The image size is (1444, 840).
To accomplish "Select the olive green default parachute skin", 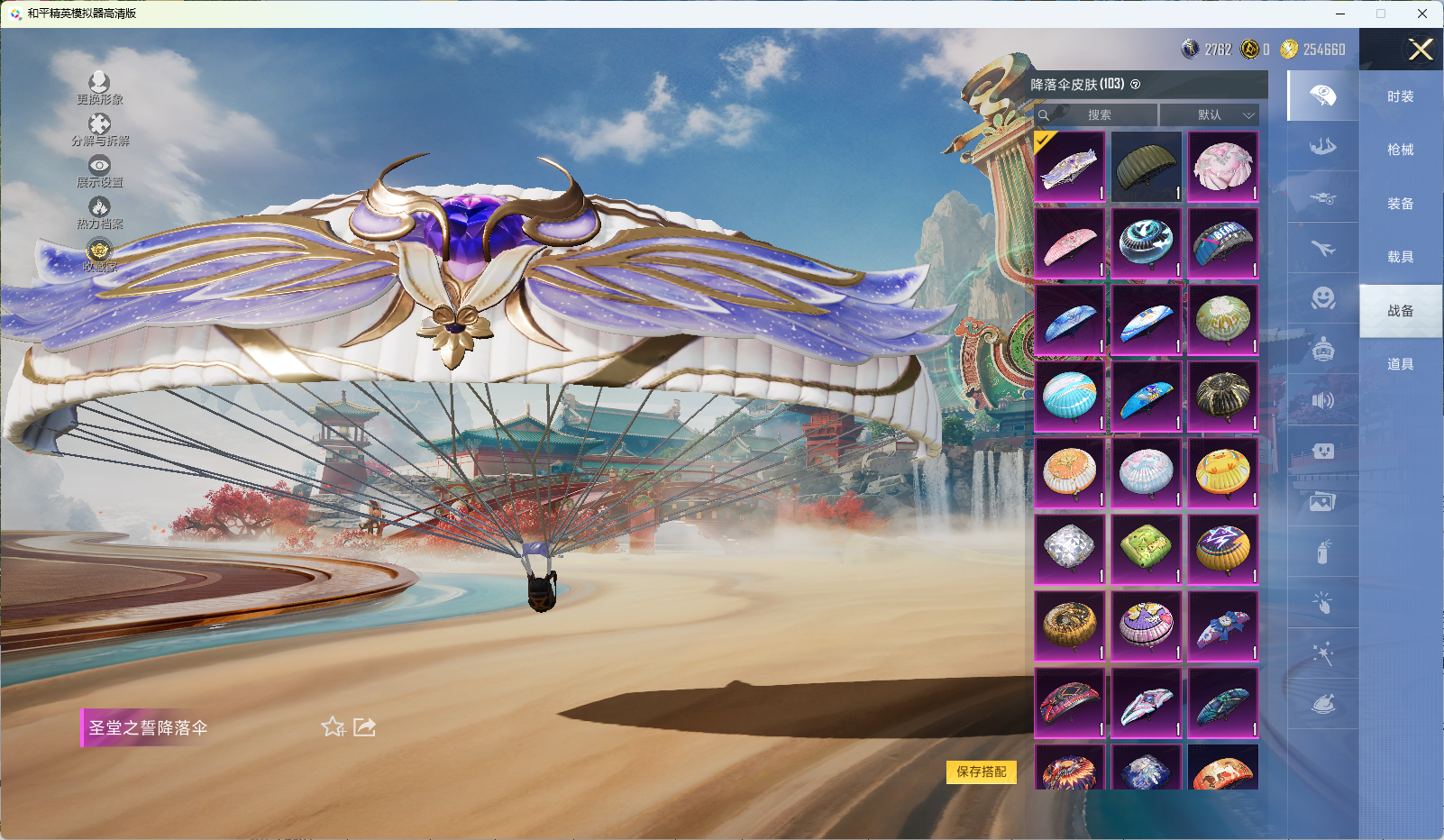I will [1146, 167].
